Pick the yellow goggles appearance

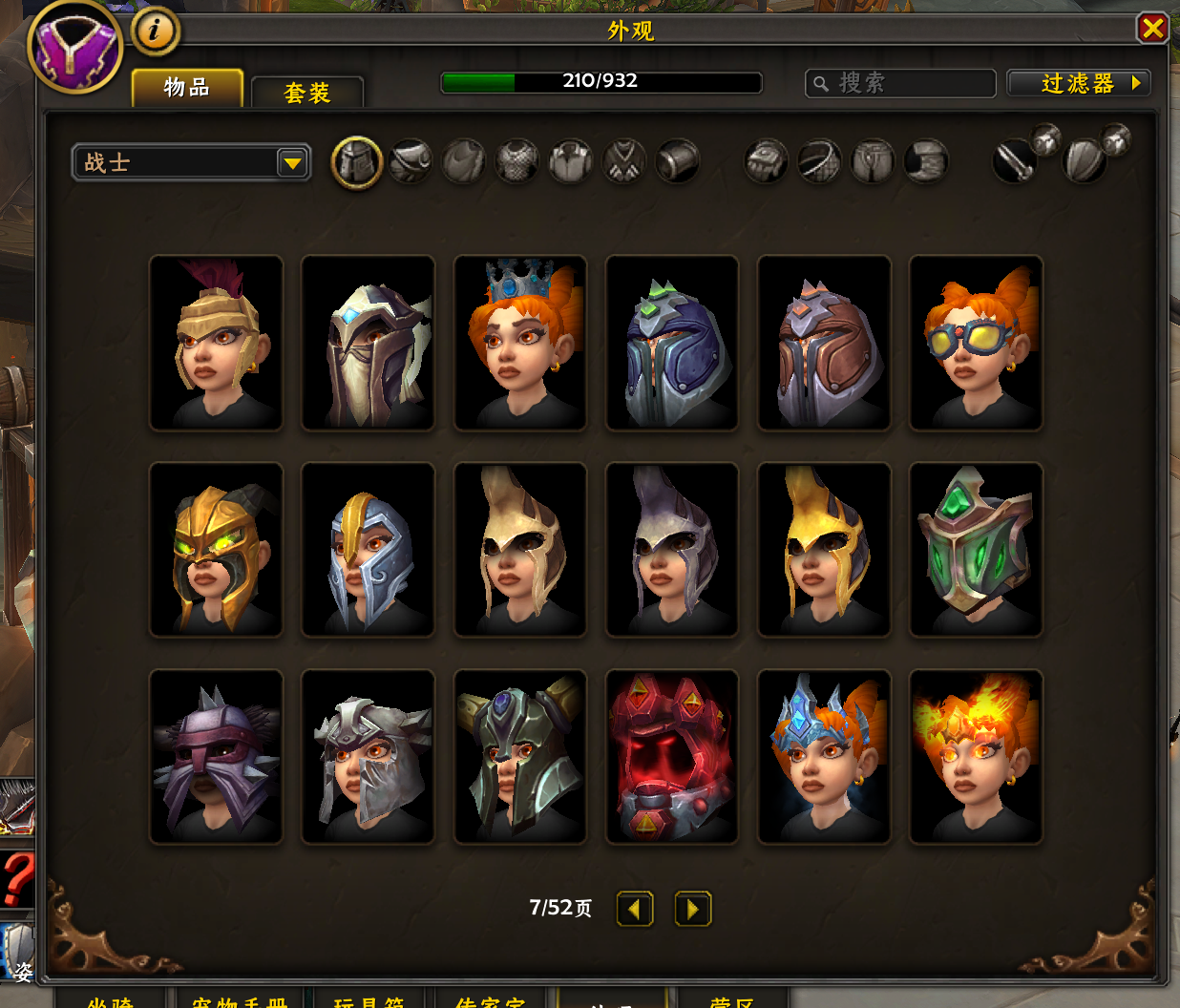976,343
